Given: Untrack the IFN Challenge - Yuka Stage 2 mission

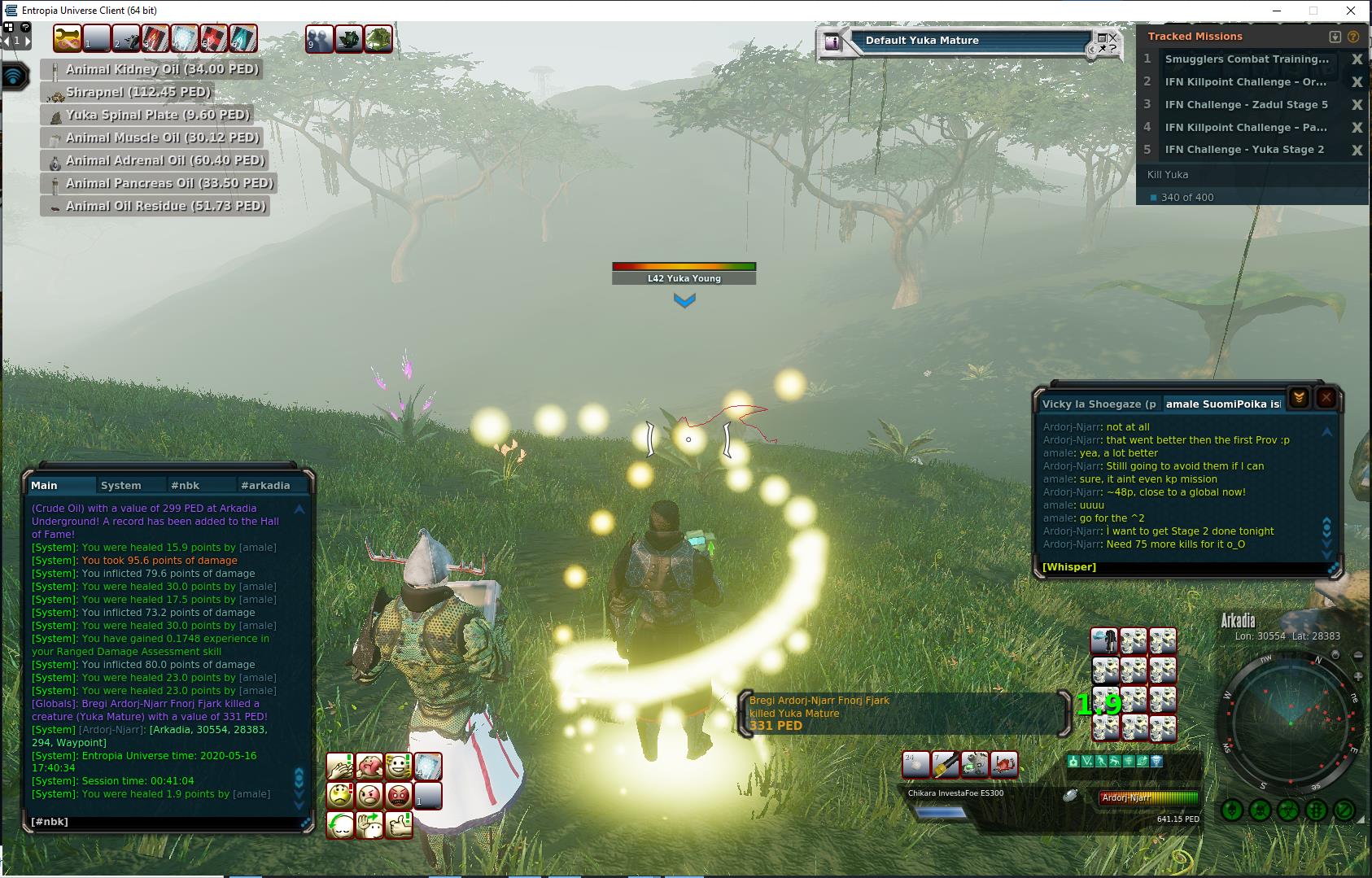Looking at the screenshot, I should 1357,150.
